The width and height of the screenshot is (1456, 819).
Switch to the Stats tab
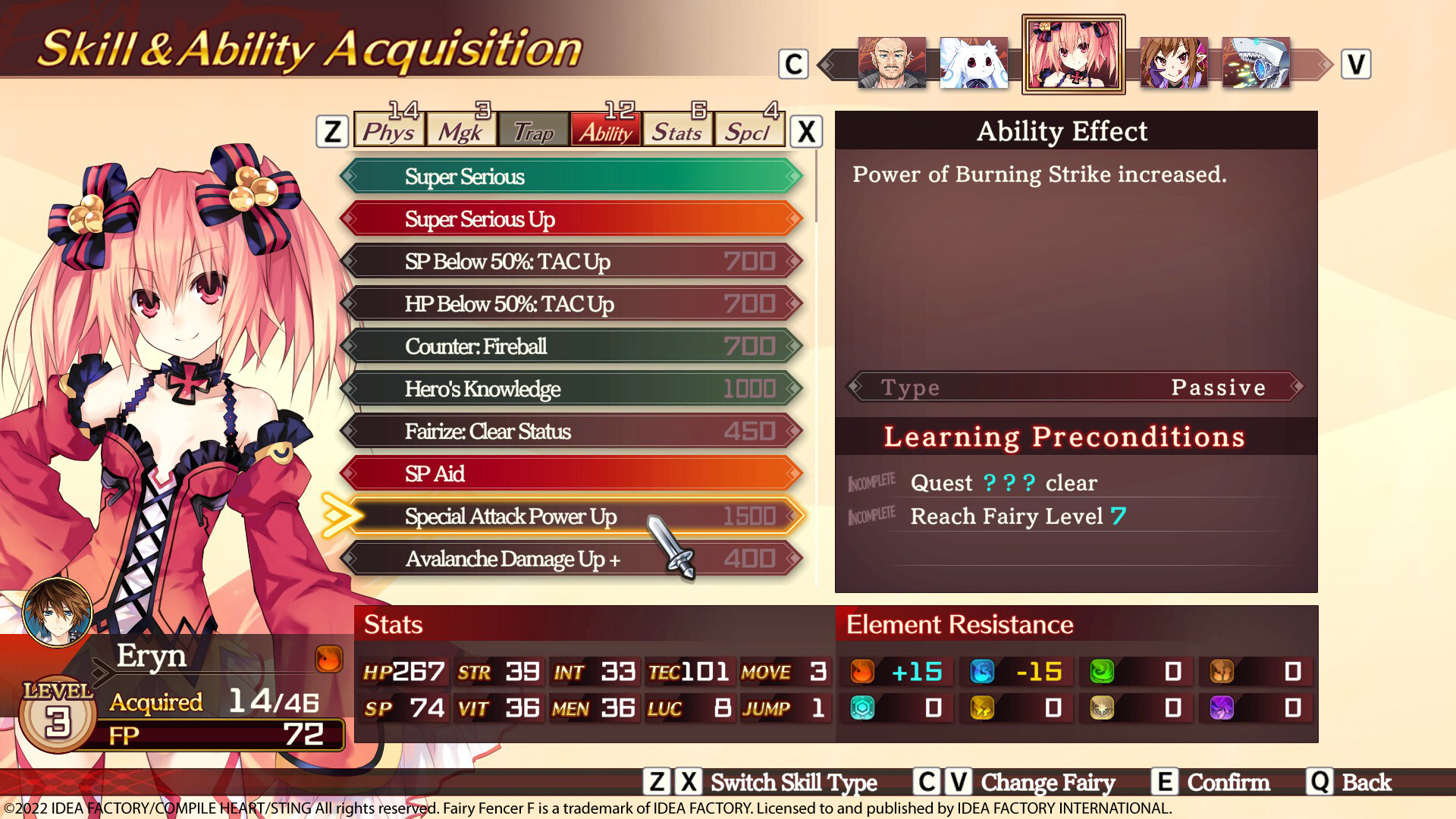676,131
